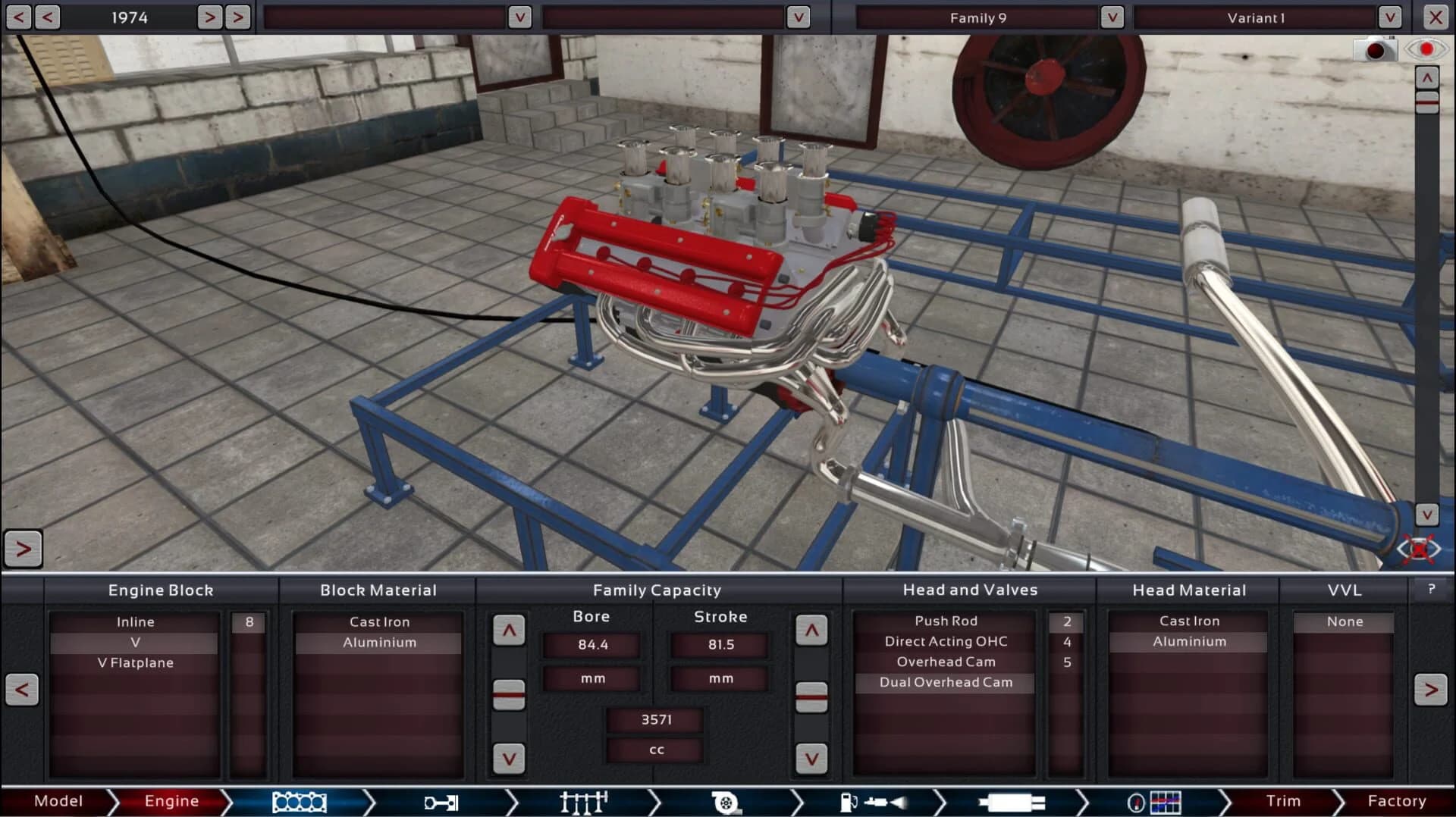Increase the year past 1974
This screenshot has height=817, width=1456.
coord(210,17)
